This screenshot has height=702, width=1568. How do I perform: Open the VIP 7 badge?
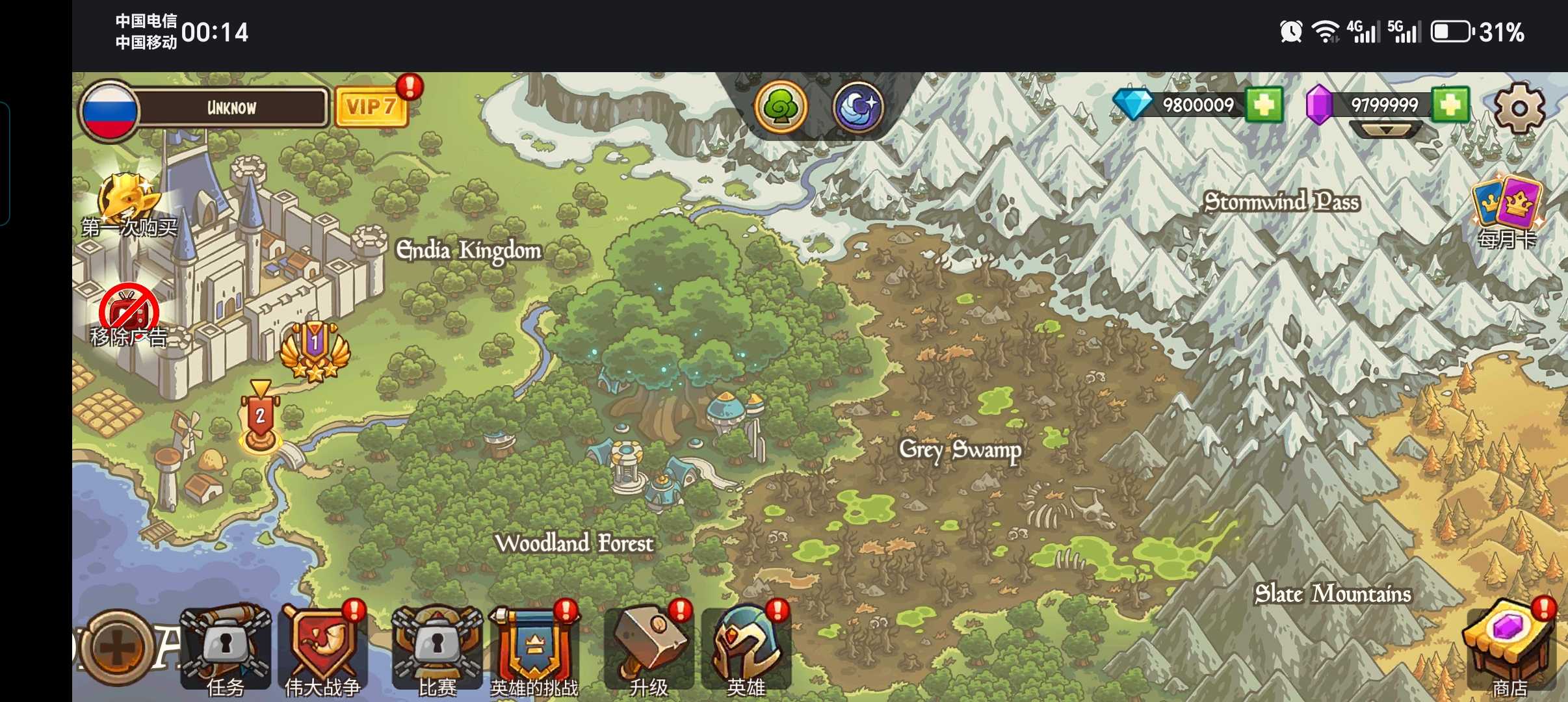pos(371,106)
